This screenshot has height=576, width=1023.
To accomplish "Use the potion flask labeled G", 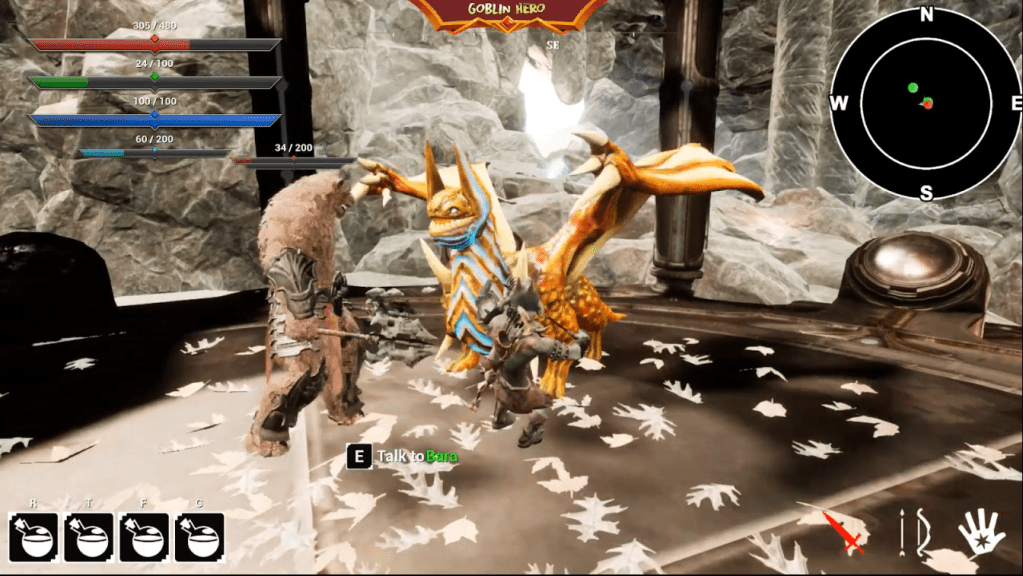I will (199, 537).
